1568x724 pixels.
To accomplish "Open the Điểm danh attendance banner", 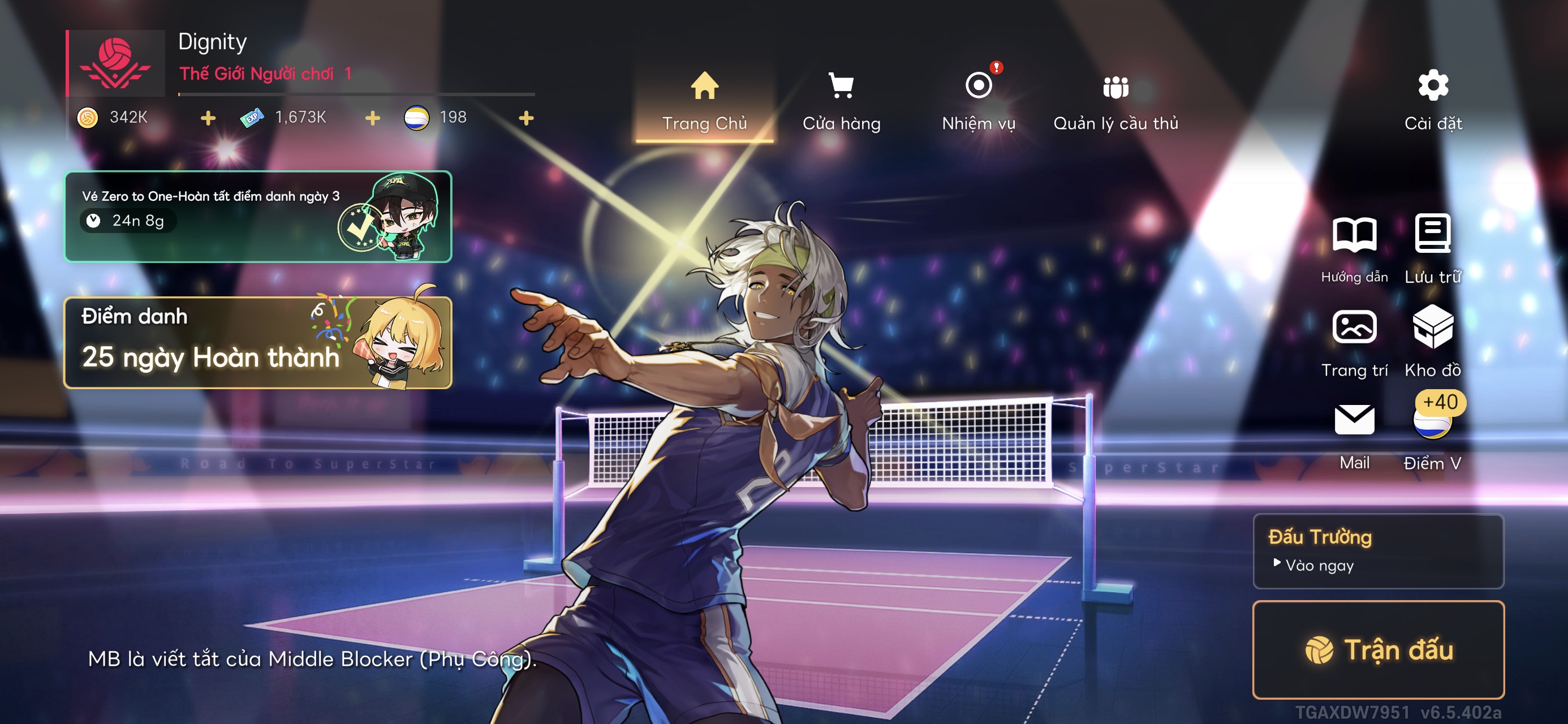I will [257, 343].
